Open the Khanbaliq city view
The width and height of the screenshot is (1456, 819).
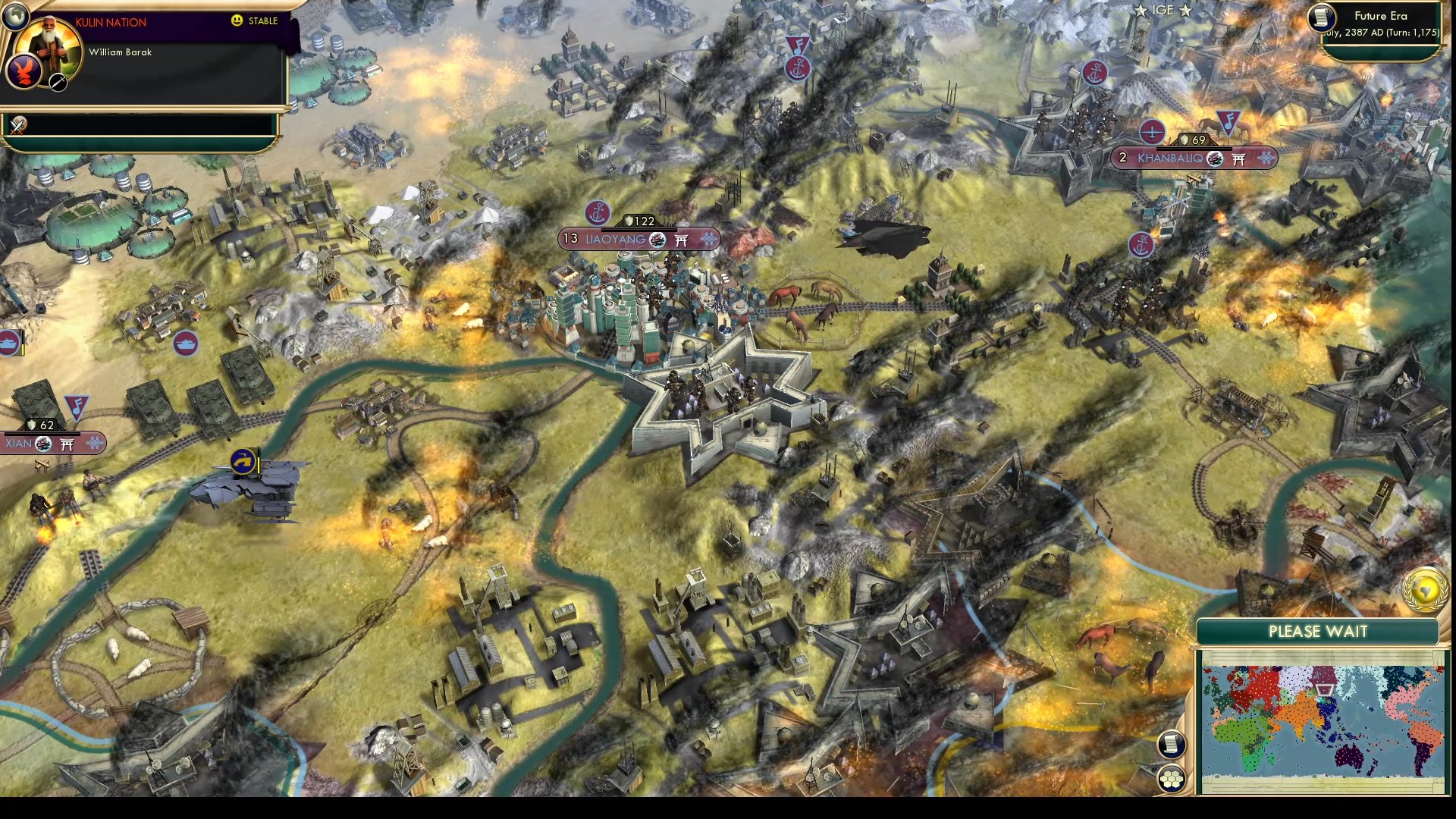click(1172, 158)
